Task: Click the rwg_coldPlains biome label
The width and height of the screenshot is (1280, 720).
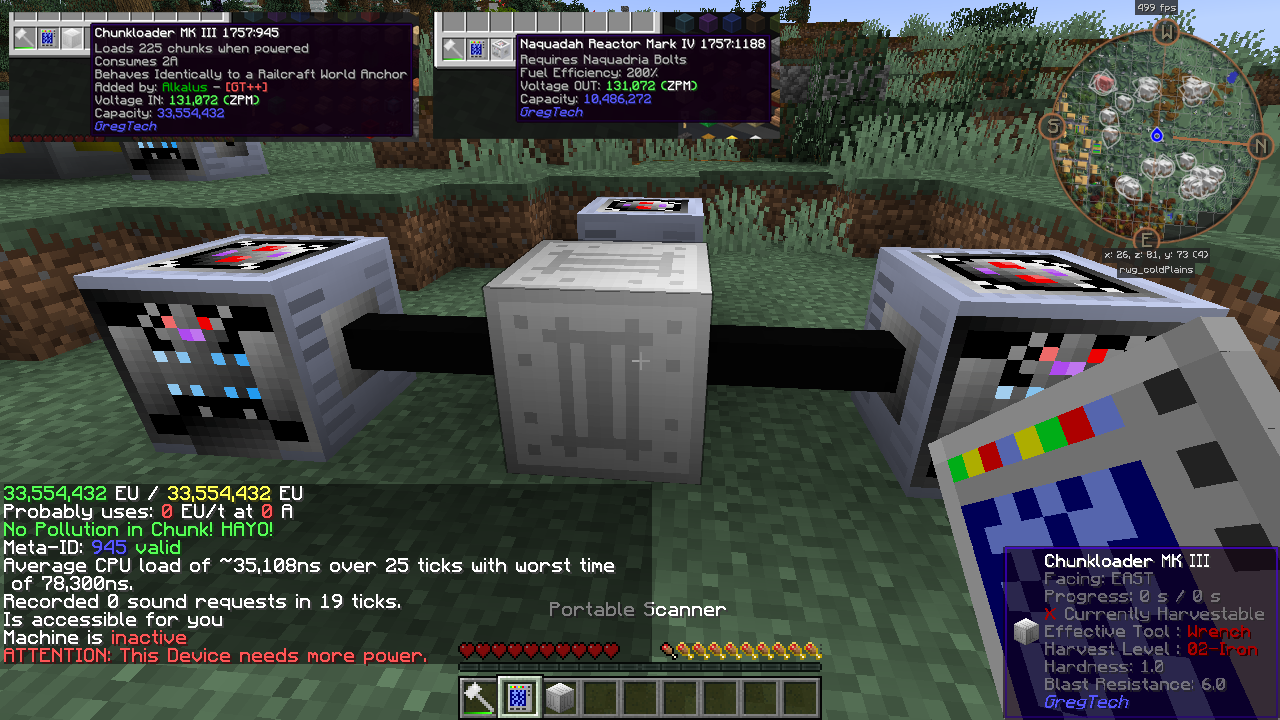Action: click(1157, 268)
